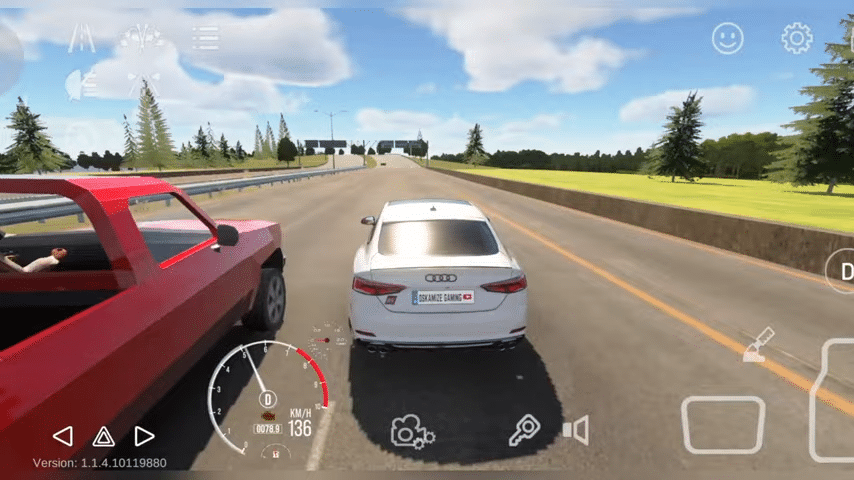Screen dimensions: 854x480
Task: Tap the D gear selector button
Action: click(x=842, y=271)
